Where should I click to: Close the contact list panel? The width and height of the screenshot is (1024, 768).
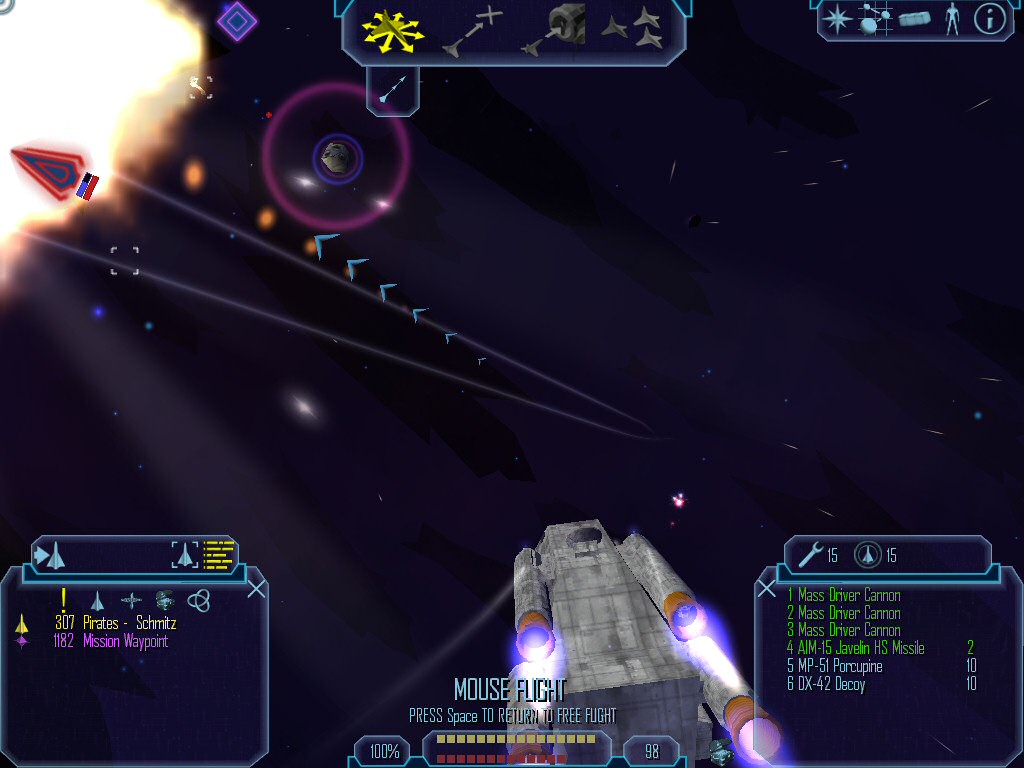256,588
